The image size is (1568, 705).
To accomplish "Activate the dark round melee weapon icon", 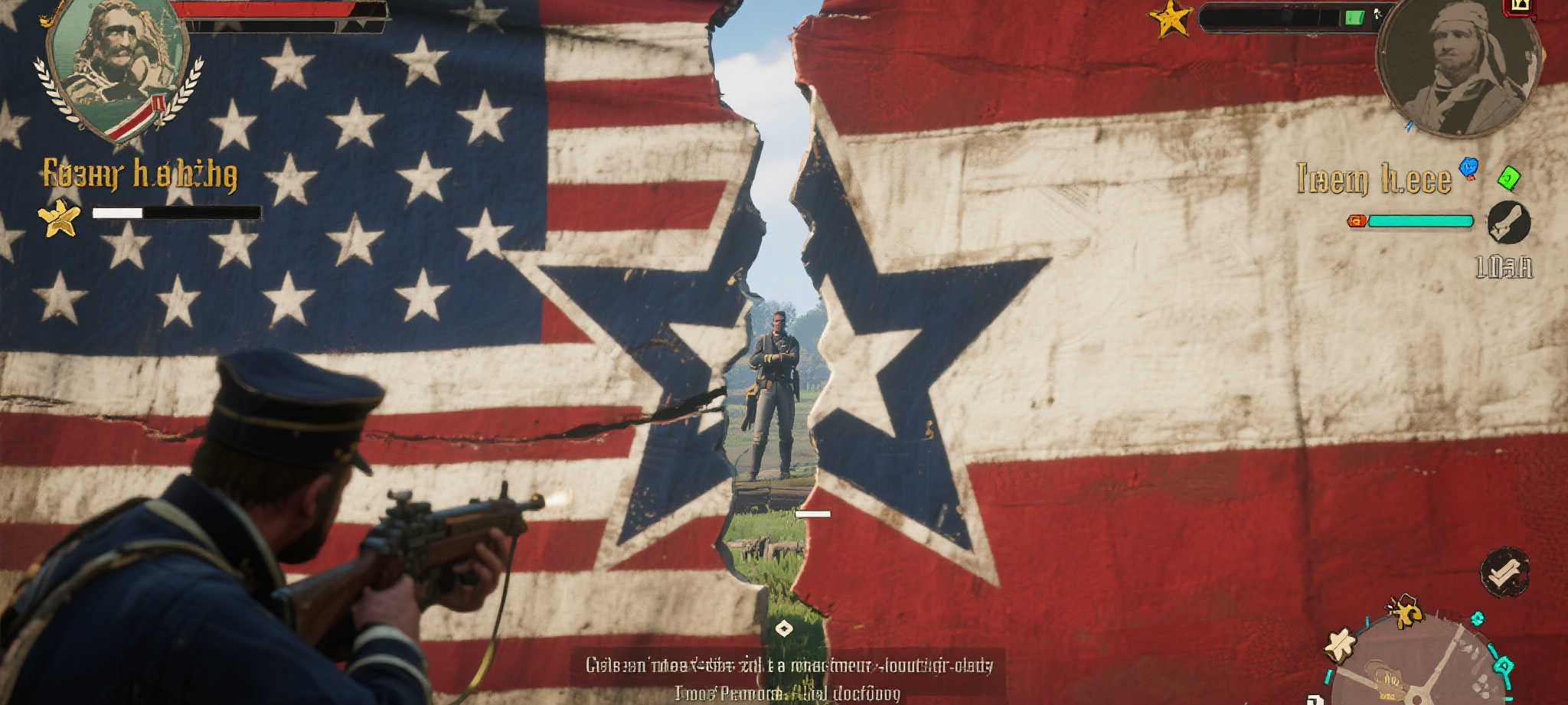I will [x=1508, y=223].
